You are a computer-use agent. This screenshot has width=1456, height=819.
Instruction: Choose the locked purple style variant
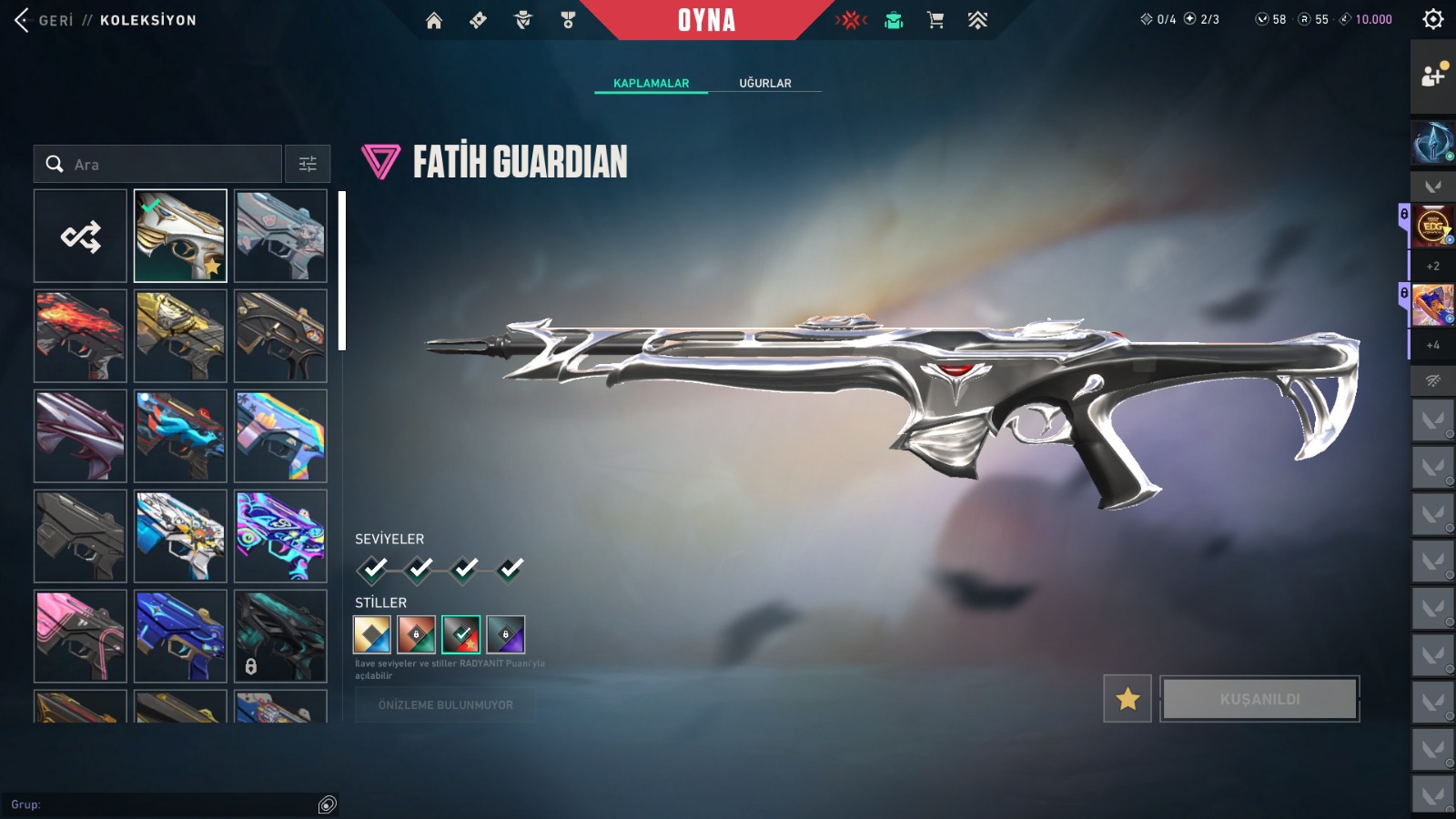click(506, 635)
